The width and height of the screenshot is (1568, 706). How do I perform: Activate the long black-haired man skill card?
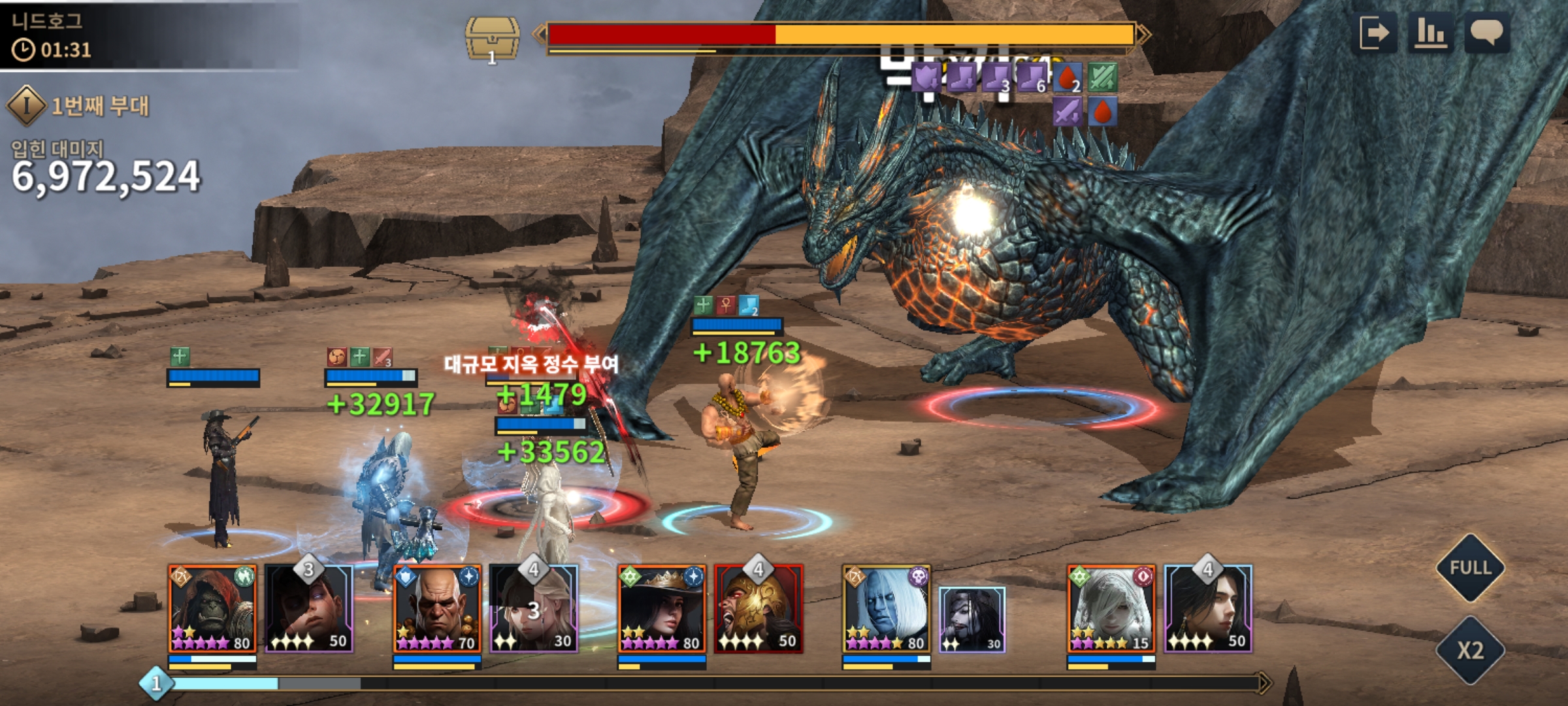pos(1208,609)
